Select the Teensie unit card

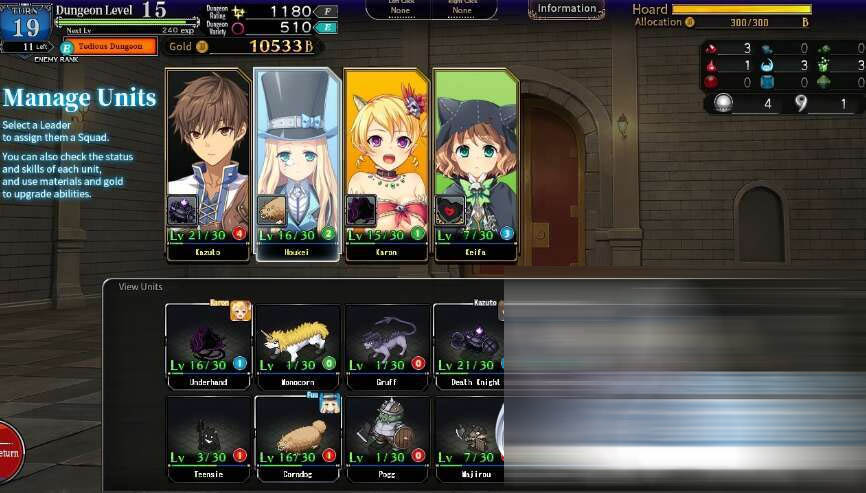pos(208,435)
